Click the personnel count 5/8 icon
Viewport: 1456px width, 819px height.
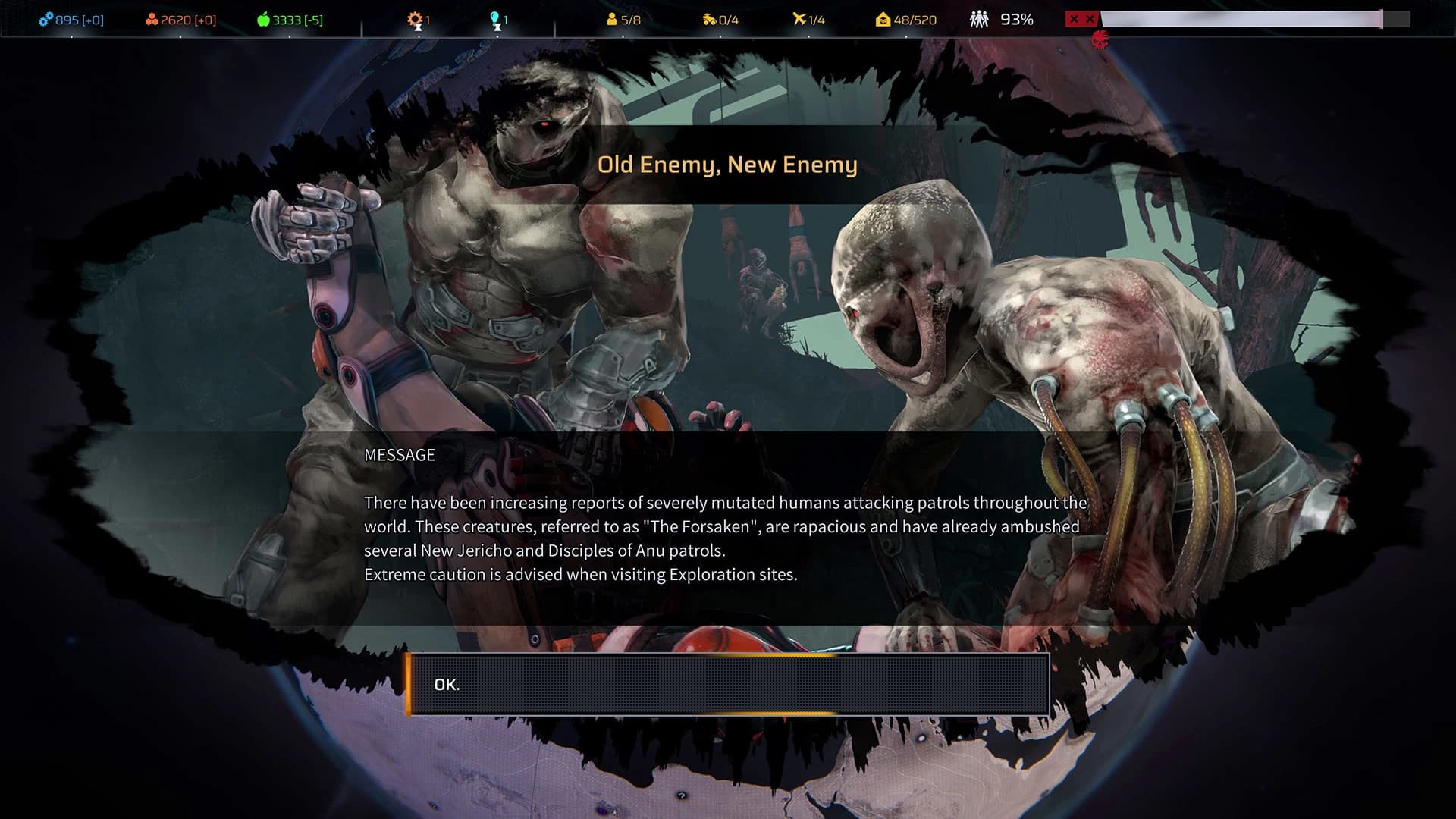(x=612, y=19)
